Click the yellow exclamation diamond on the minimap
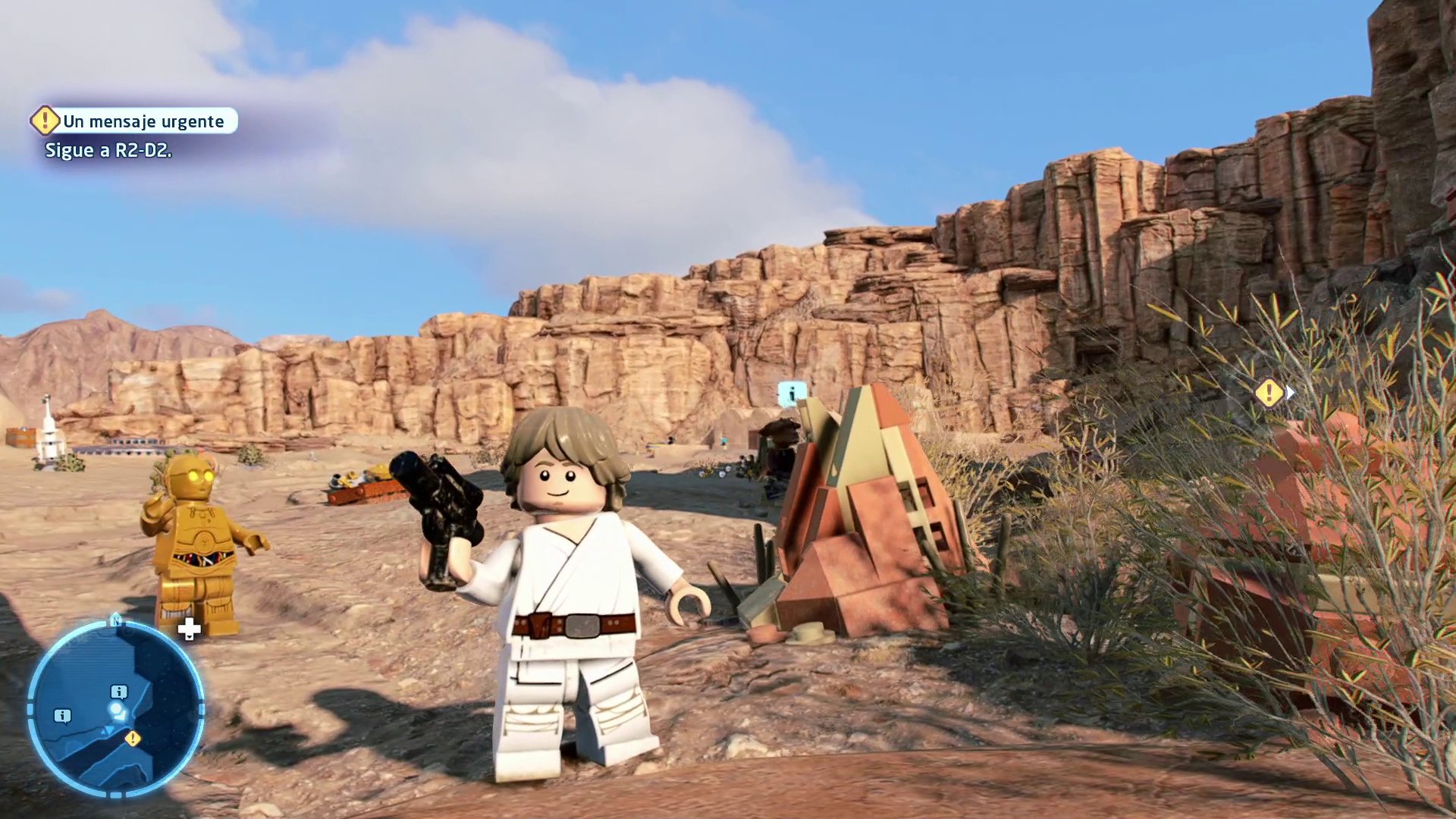 (133, 739)
